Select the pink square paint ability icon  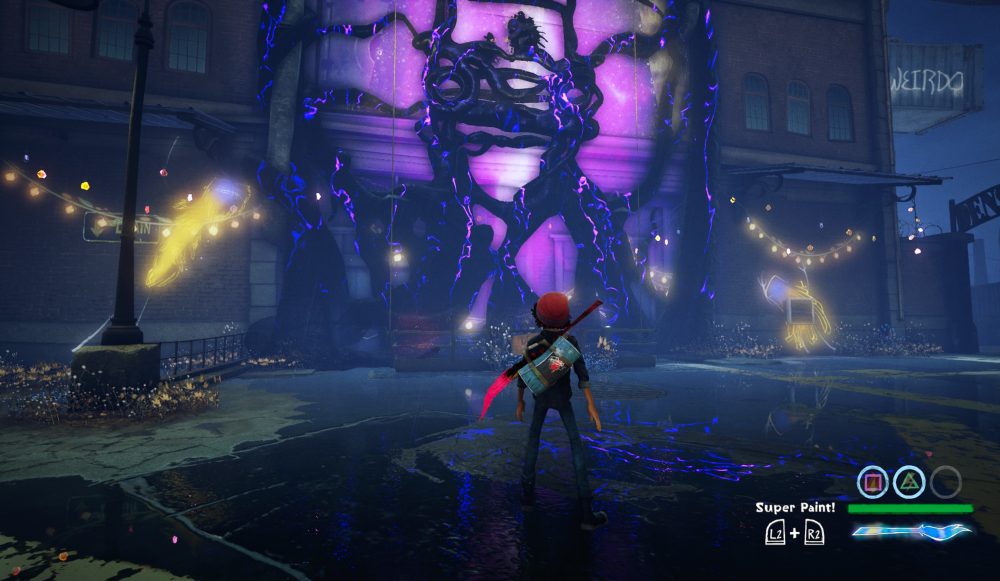coord(873,483)
